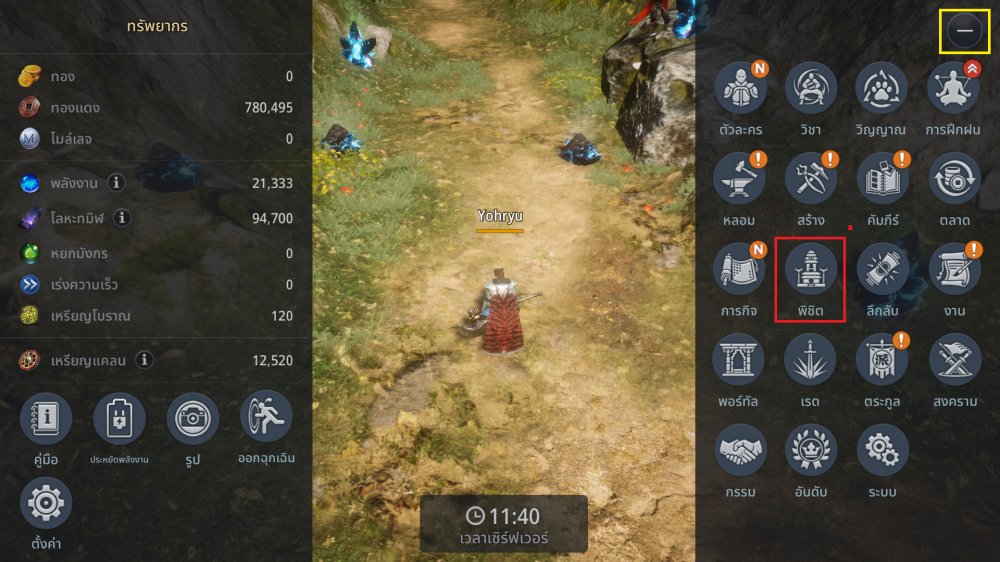Open the วิญญาณ spirit menu
This screenshot has width=1000, height=562.
[881, 89]
